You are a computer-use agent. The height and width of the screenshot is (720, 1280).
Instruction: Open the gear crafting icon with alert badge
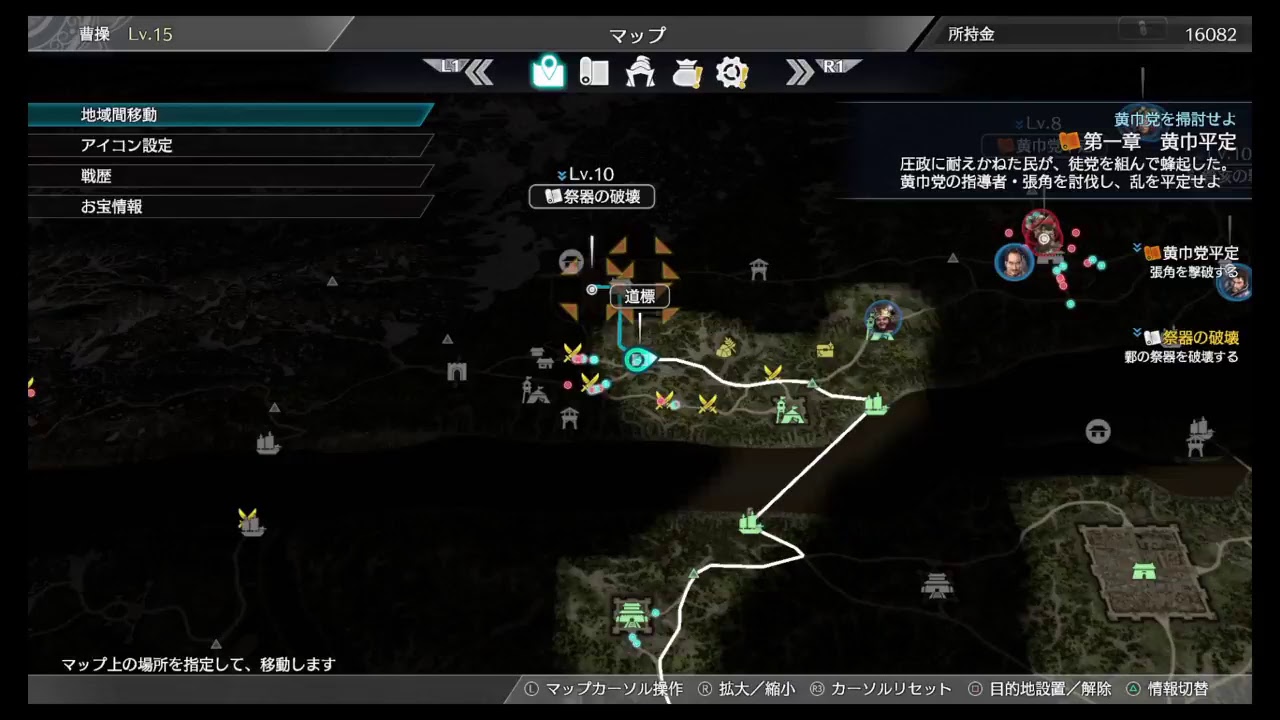coord(732,70)
